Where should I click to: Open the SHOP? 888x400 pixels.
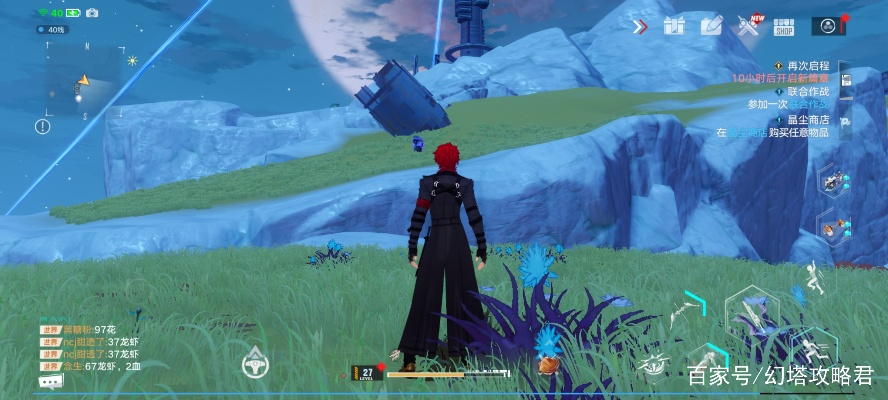pyautogui.click(x=783, y=26)
